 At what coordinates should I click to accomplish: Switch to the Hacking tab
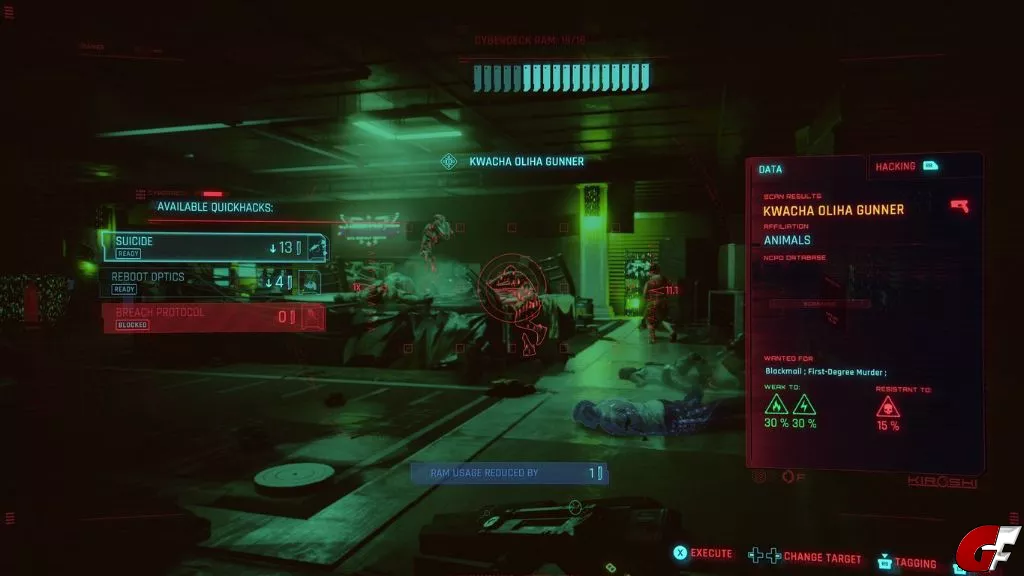906,166
